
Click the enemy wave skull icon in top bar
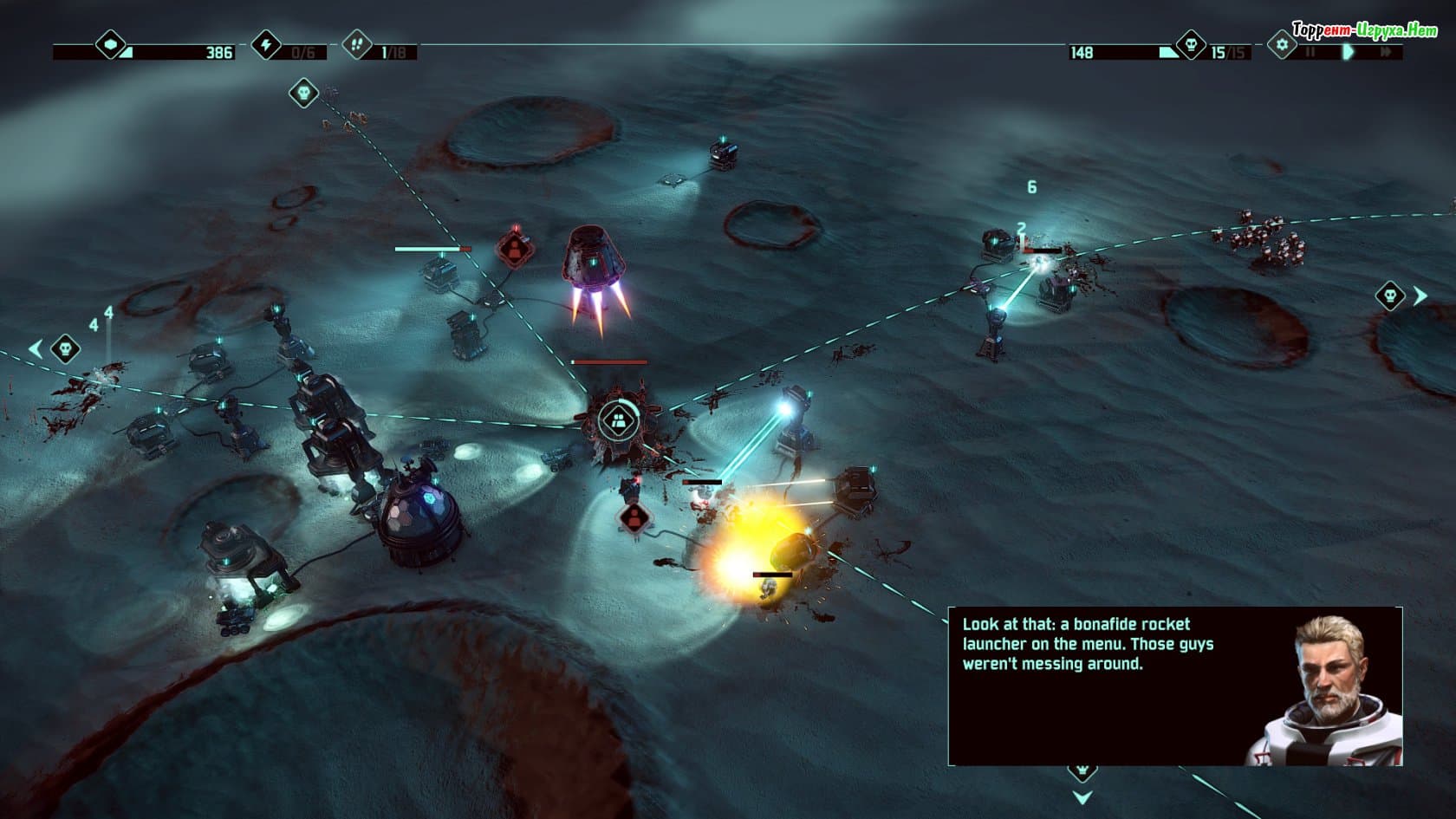[x=1191, y=44]
